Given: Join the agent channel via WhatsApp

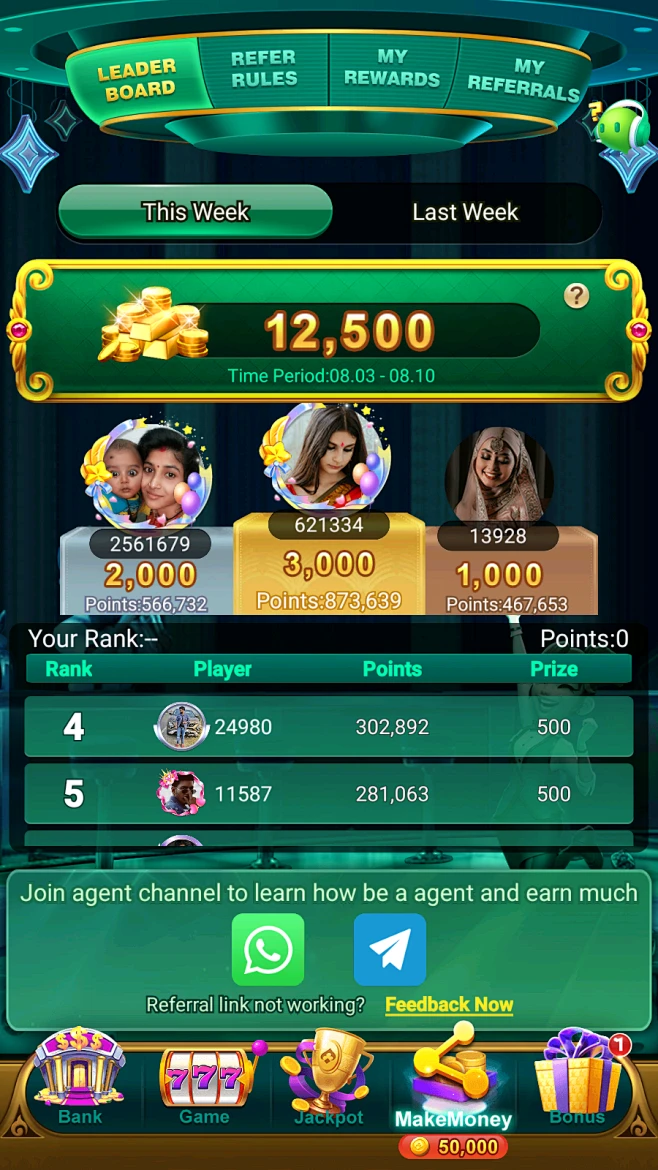Looking at the screenshot, I should pyautogui.click(x=268, y=949).
